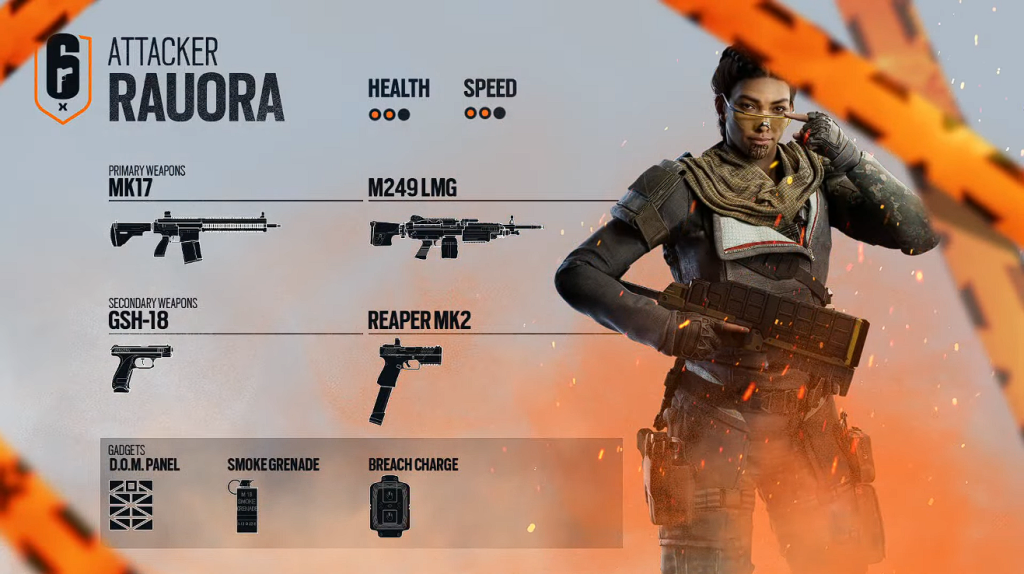The width and height of the screenshot is (1024, 574).
Task: Select the Smoke Grenade gadget
Action: click(246, 505)
